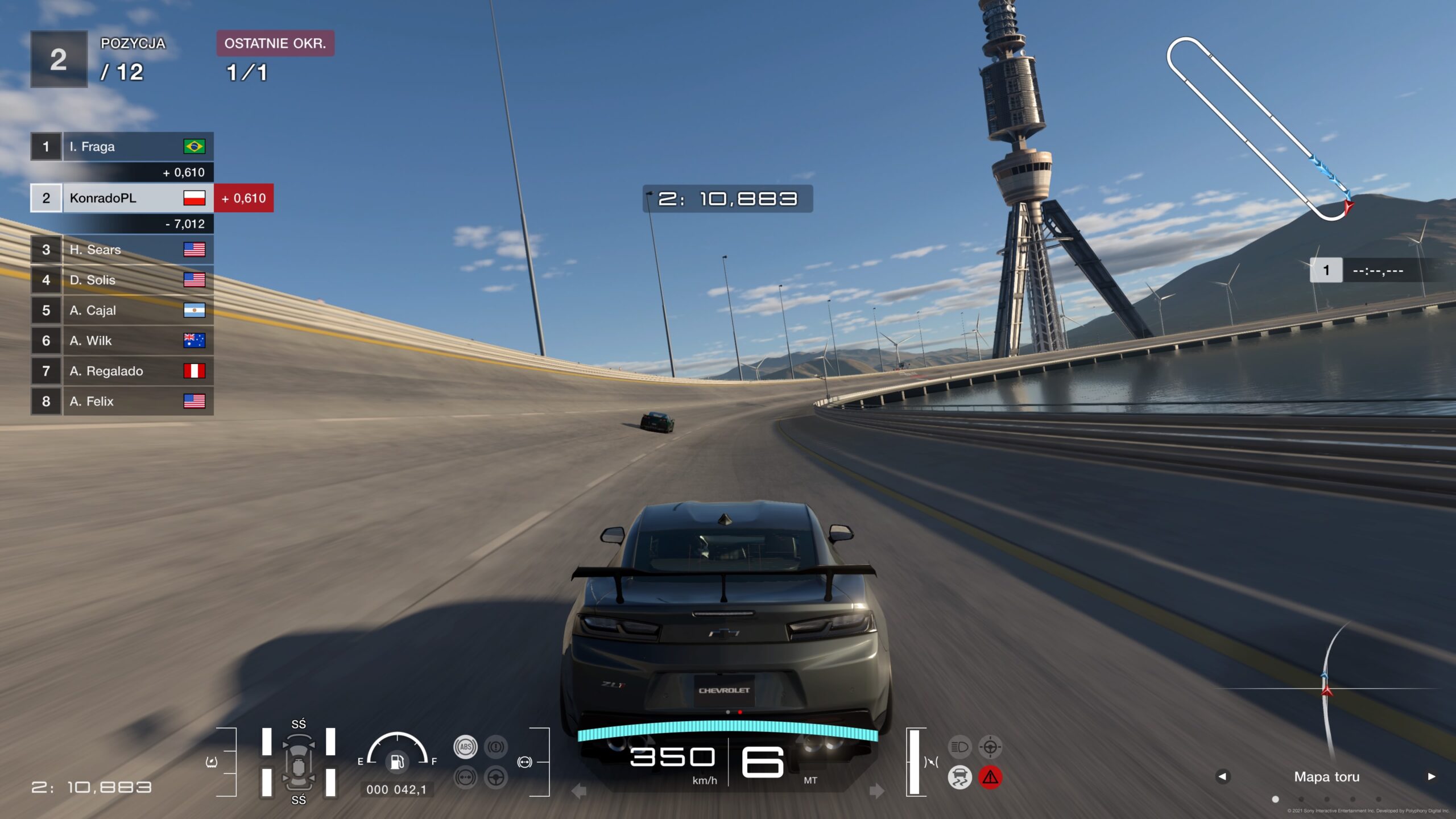1456x819 pixels.
Task: Choose H. Sears in the leaderboard
Action: (122, 250)
